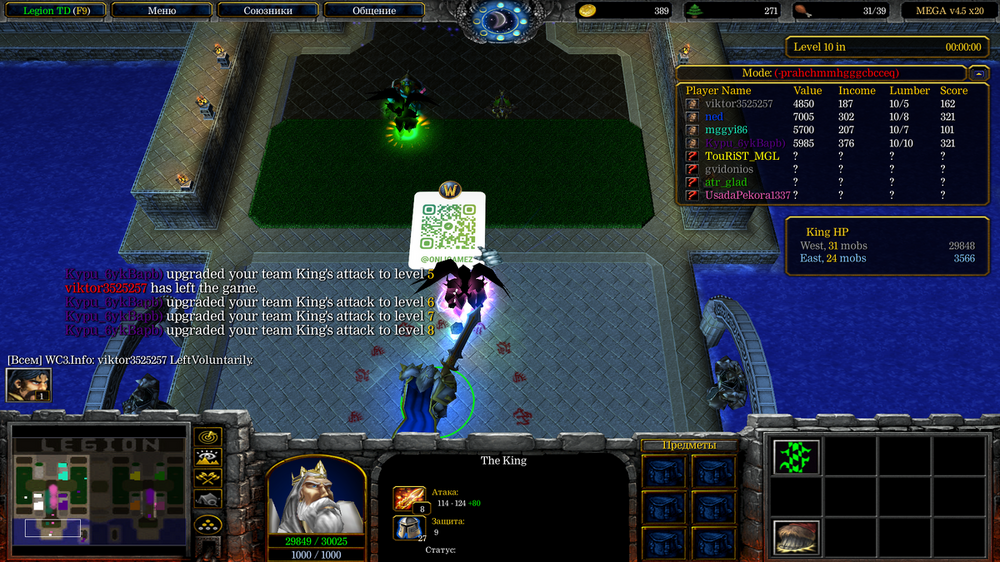Image resolution: width=1000 pixels, height=562 pixels.
Task: Open the Союзники allies panel
Action: tap(268, 11)
